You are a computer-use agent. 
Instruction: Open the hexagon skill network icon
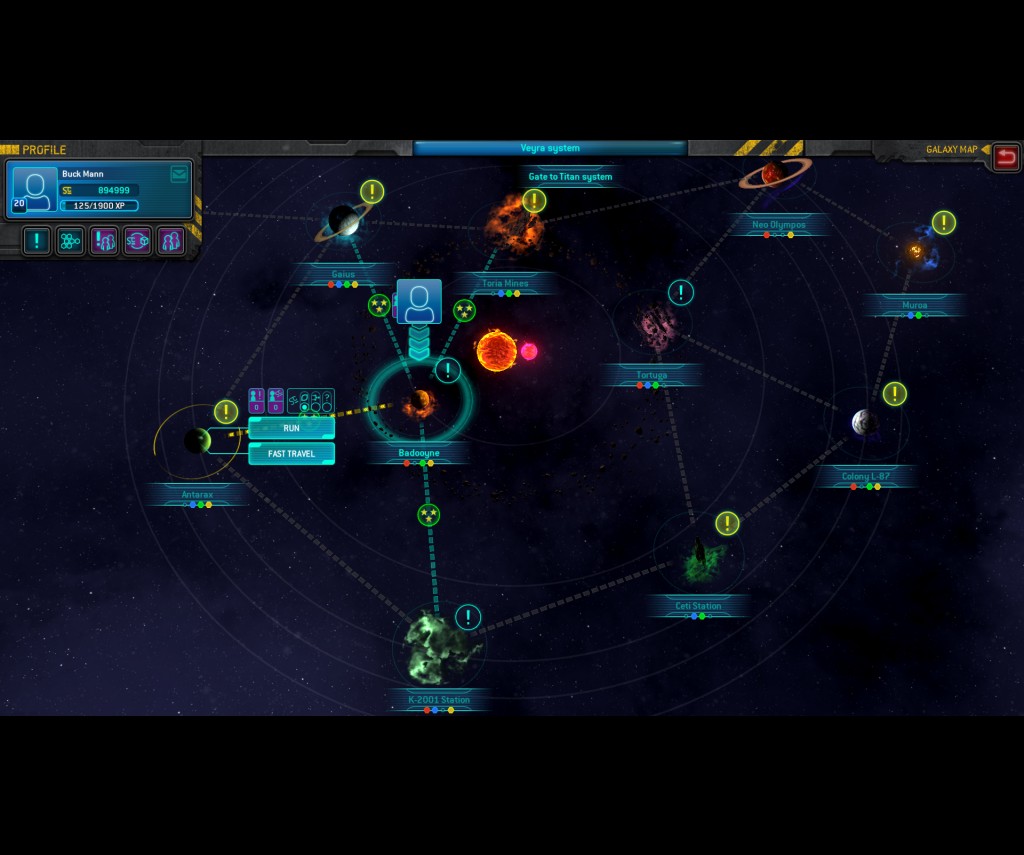pyautogui.click(x=70, y=241)
